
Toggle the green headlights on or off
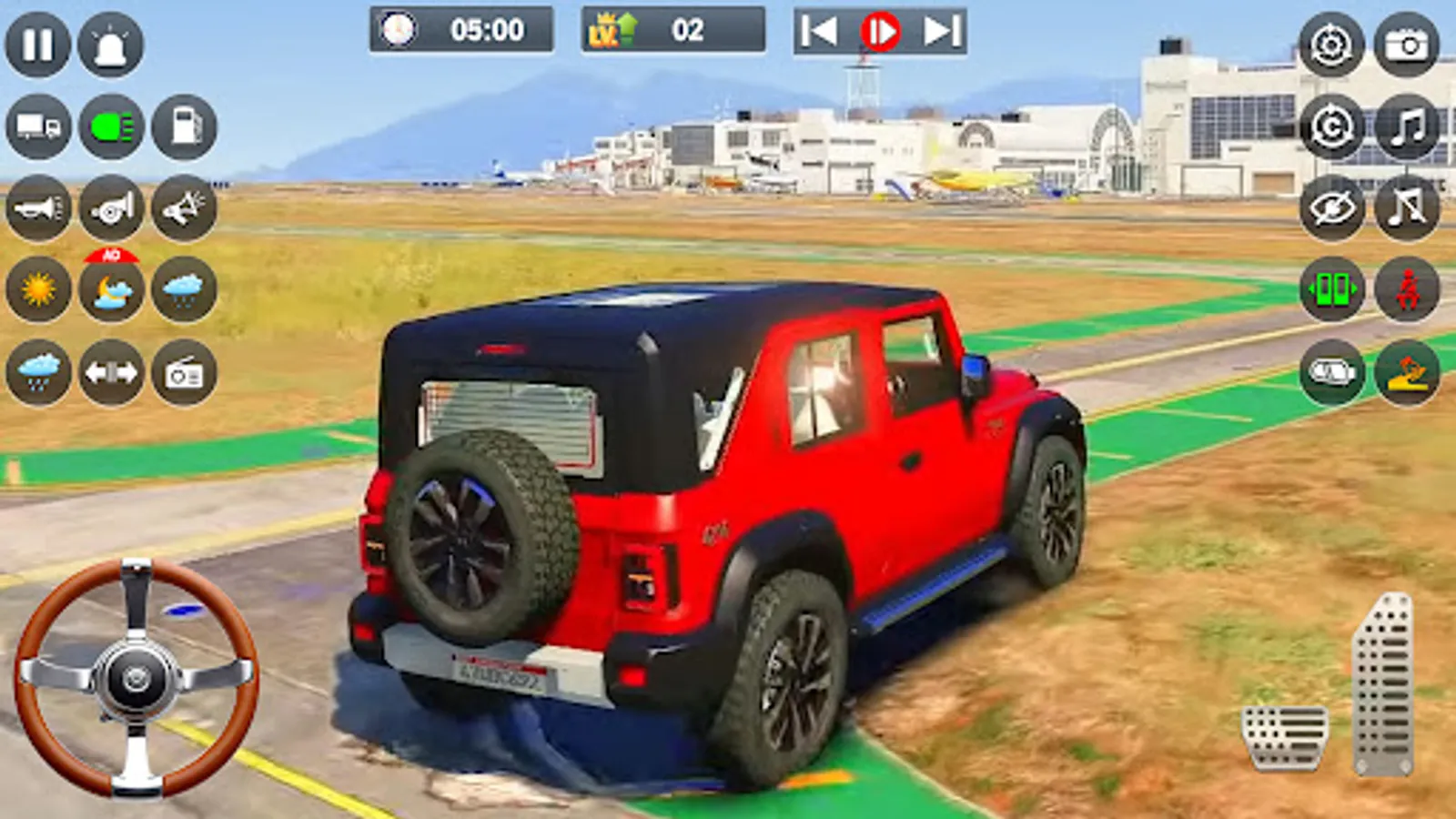click(109, 127)
